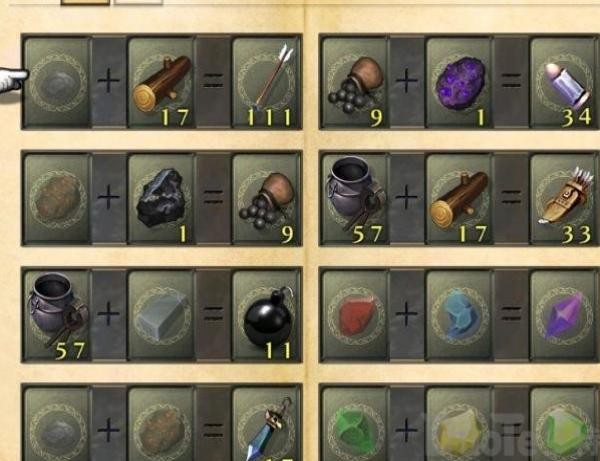Select the gray stone block ingredient slot

click(x=160, y=314)
